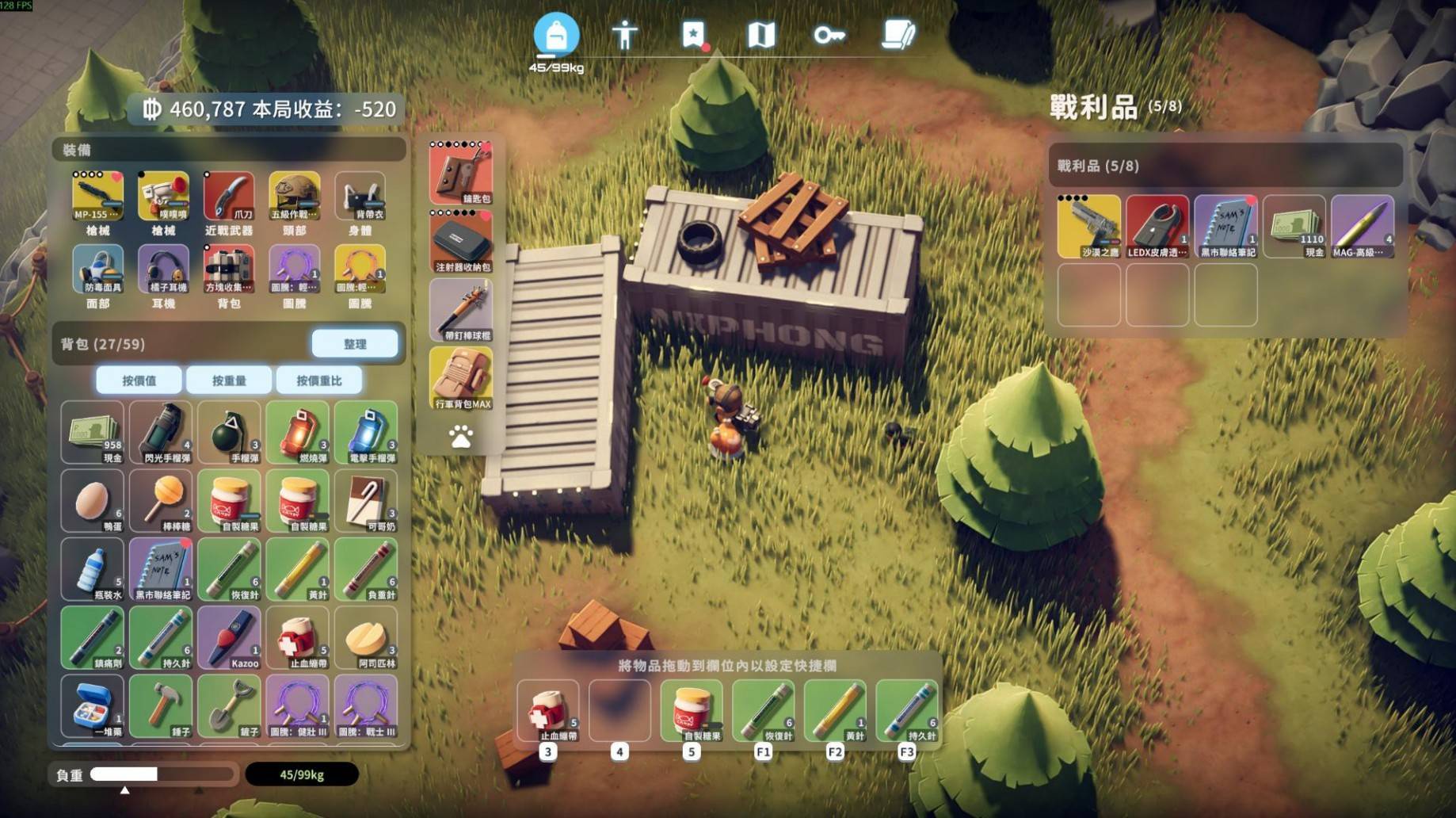Sort backpack by value (按價值)
Image resolution: width=1456 pixels, height=818 pixels.
(x=139, y=380)
